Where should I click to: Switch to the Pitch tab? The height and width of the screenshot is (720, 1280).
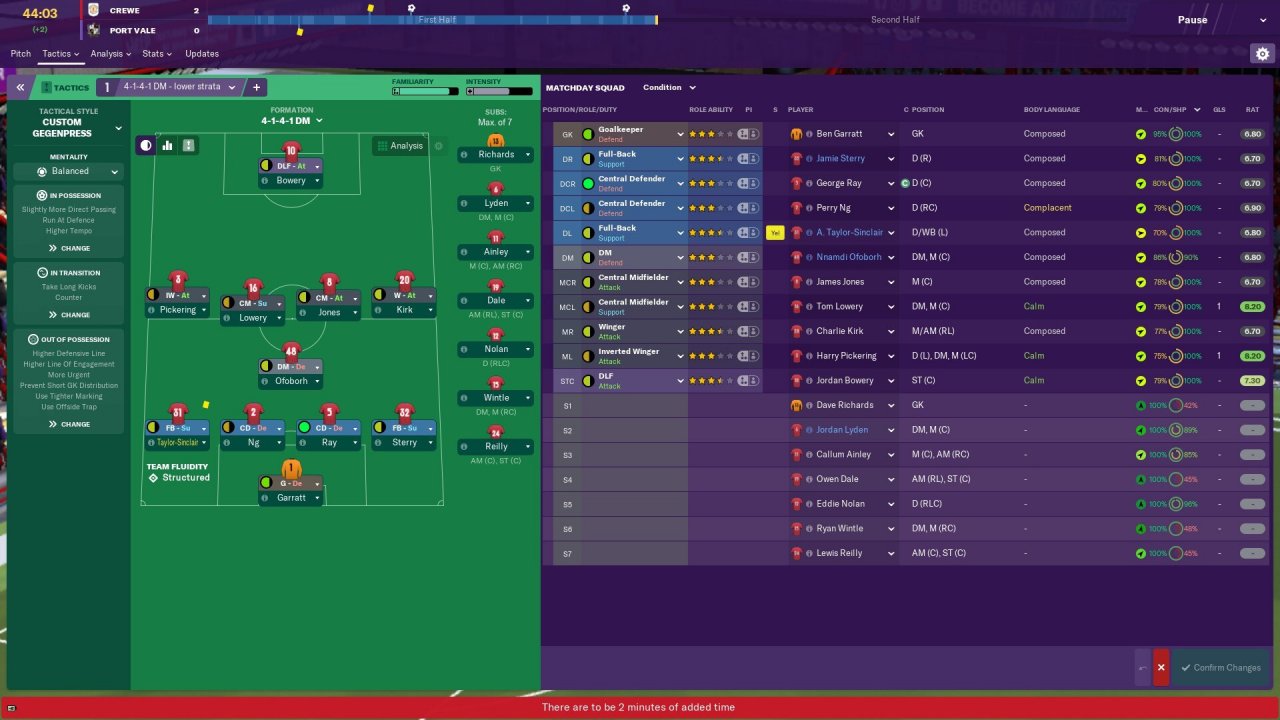click(x=20, y=54)
